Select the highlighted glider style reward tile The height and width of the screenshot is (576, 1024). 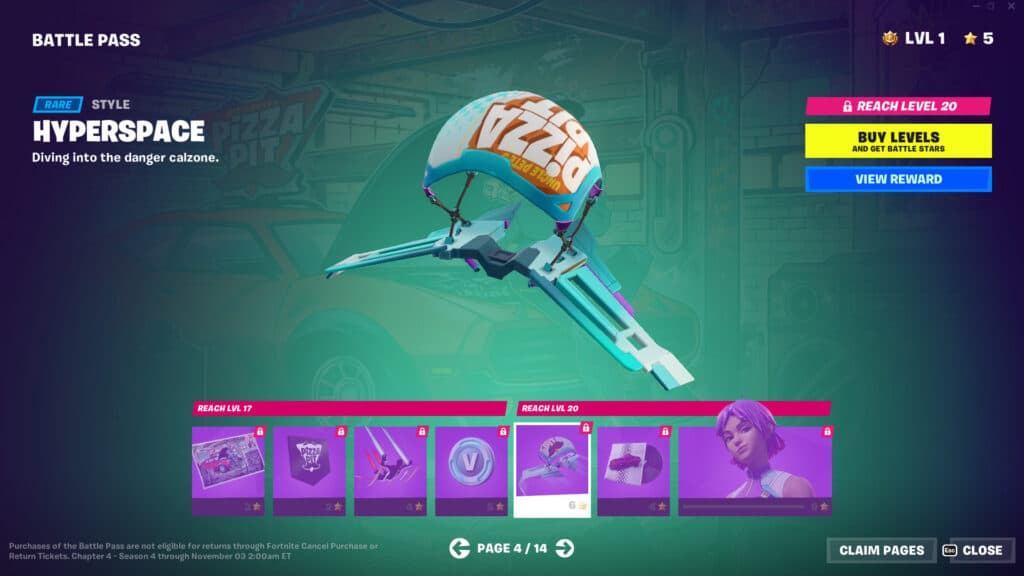pyautogui.click(x=552, y=470)
